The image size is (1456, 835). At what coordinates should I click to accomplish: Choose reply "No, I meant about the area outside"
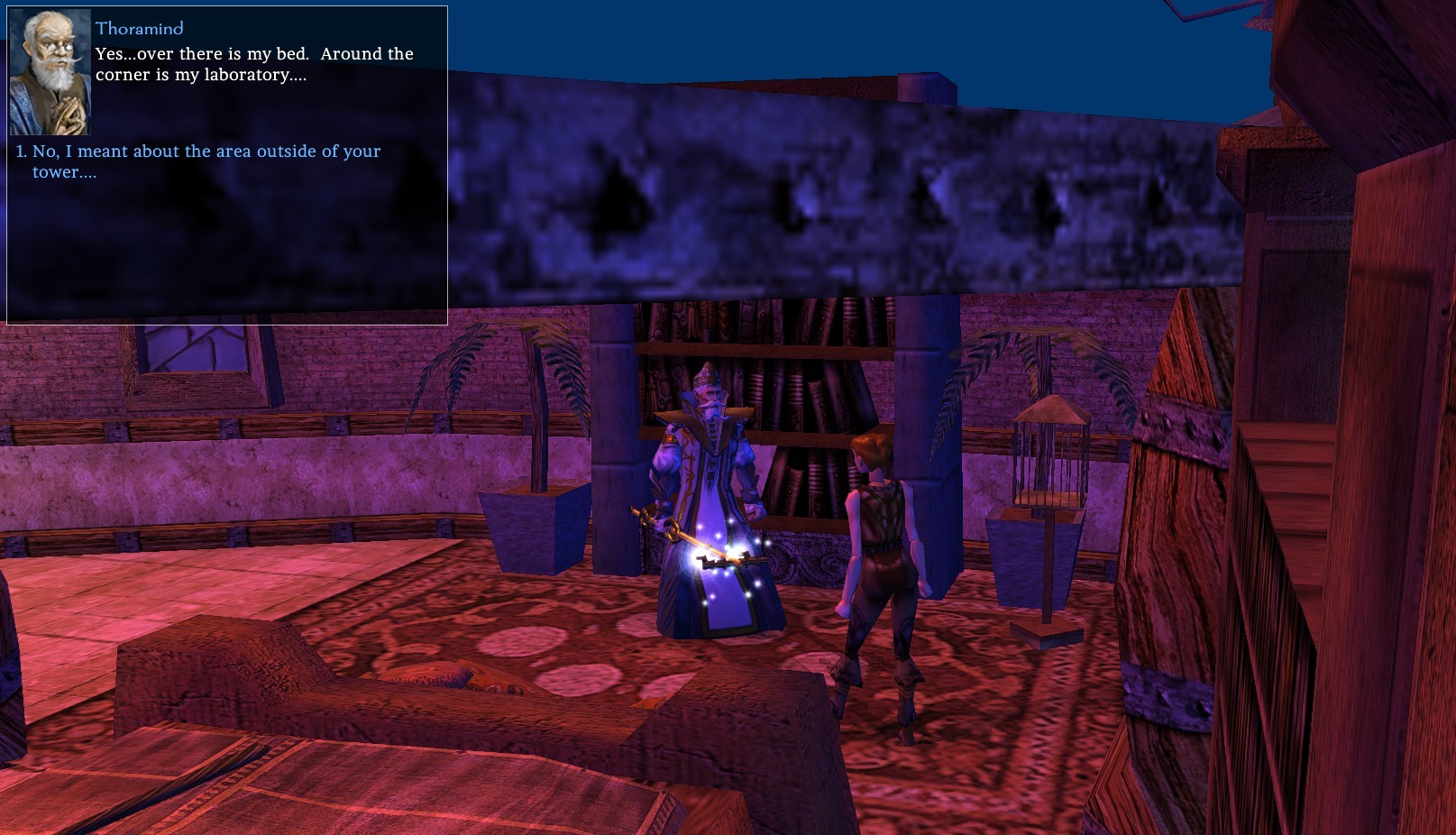click(x=206, y=152)
